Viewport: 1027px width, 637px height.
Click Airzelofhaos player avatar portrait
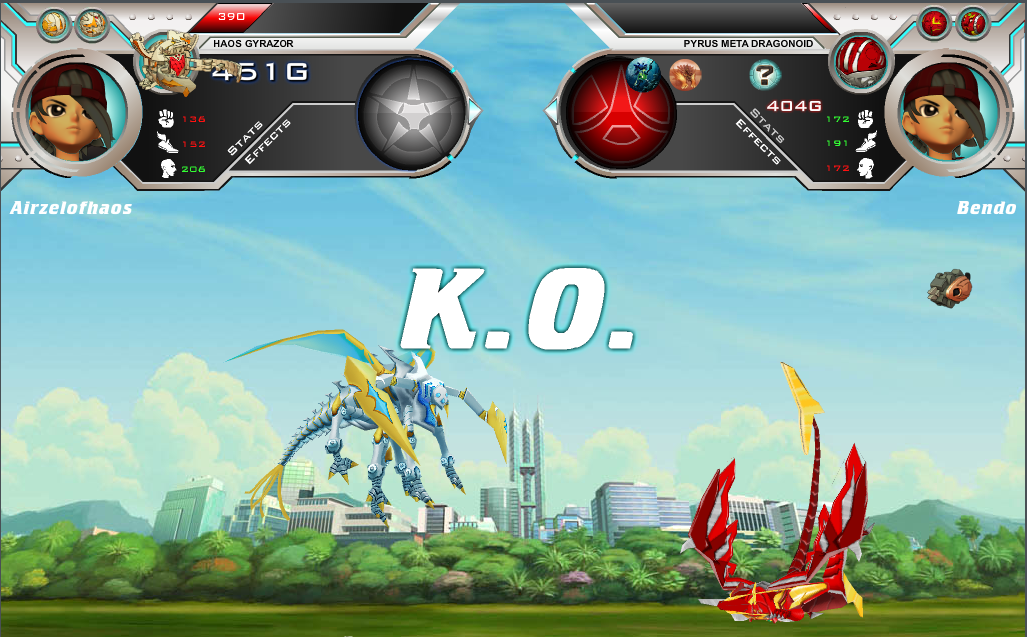tap(76, 110)
